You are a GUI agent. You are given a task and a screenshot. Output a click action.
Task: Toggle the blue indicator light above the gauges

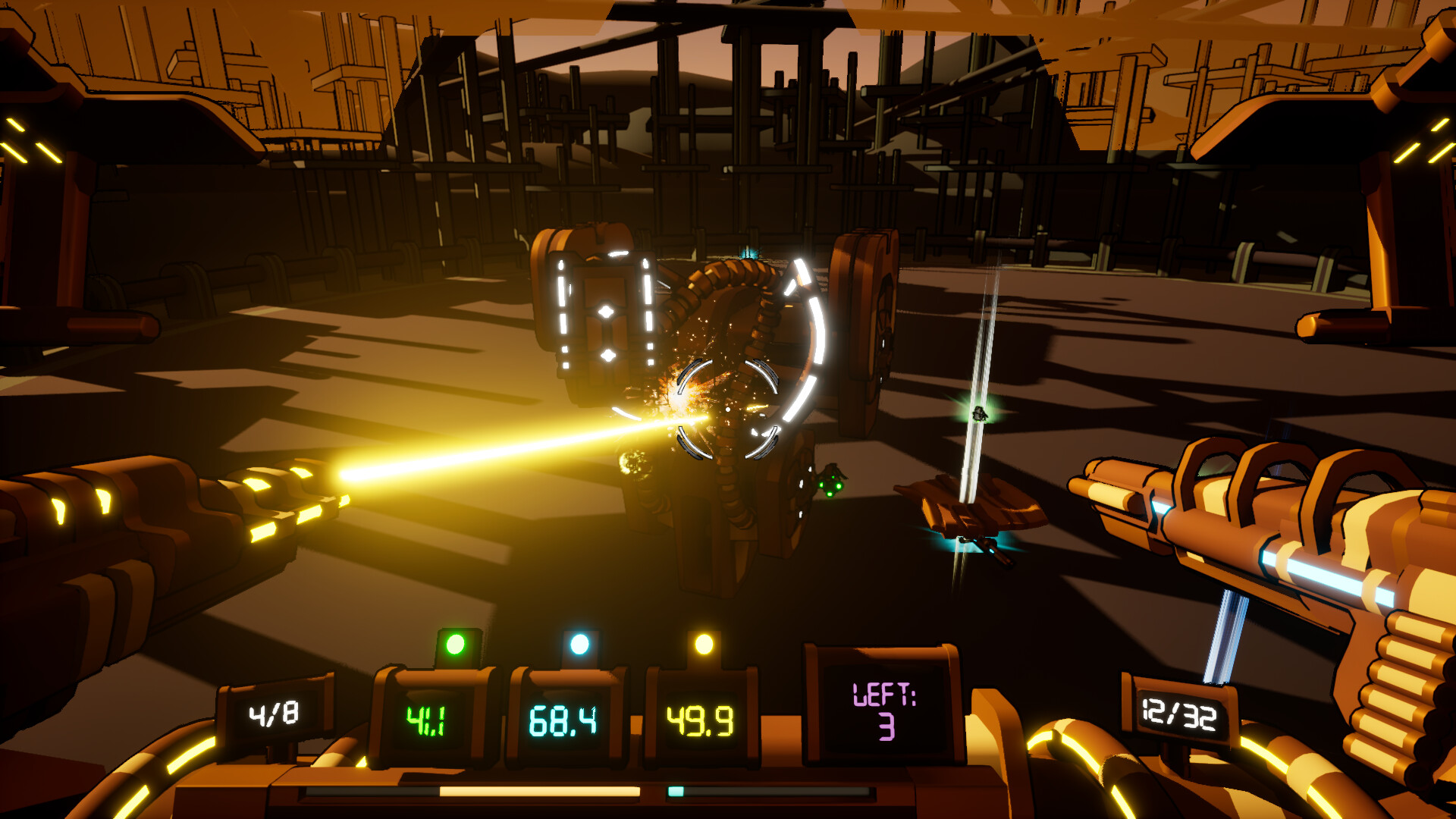click(x=581, y=643)
